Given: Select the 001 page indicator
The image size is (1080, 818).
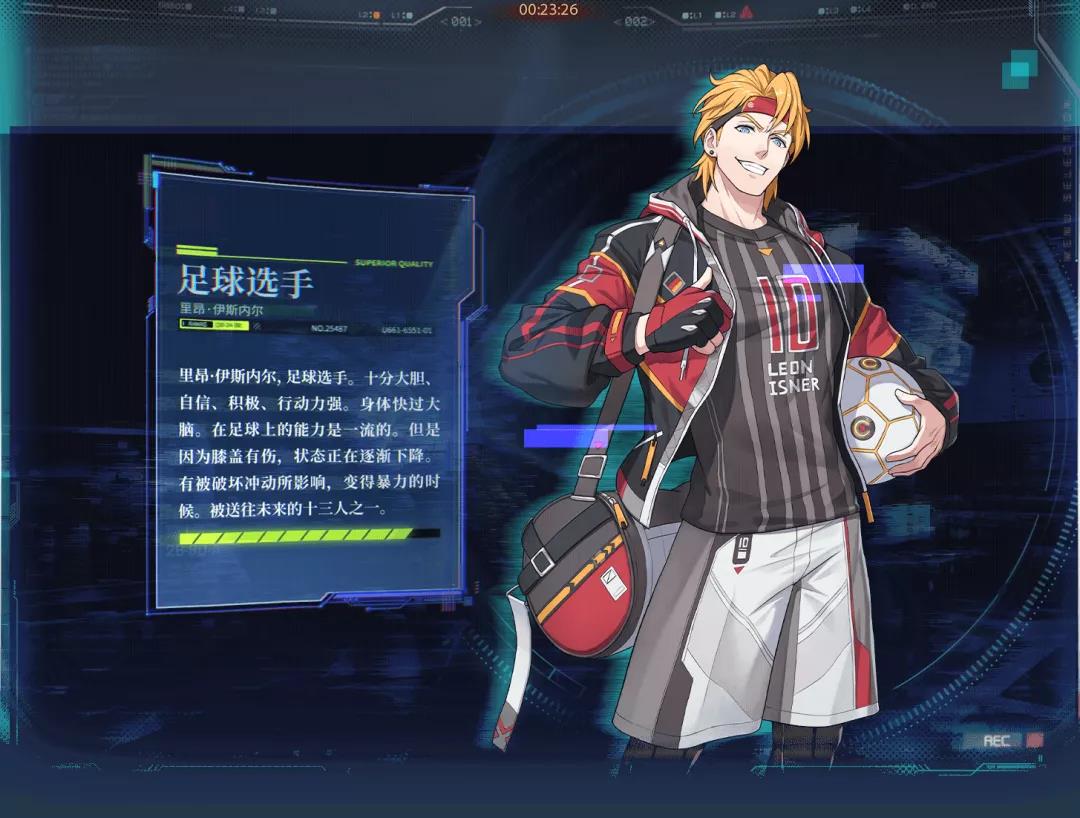Looking at the screenshot, I should point(461,21).
